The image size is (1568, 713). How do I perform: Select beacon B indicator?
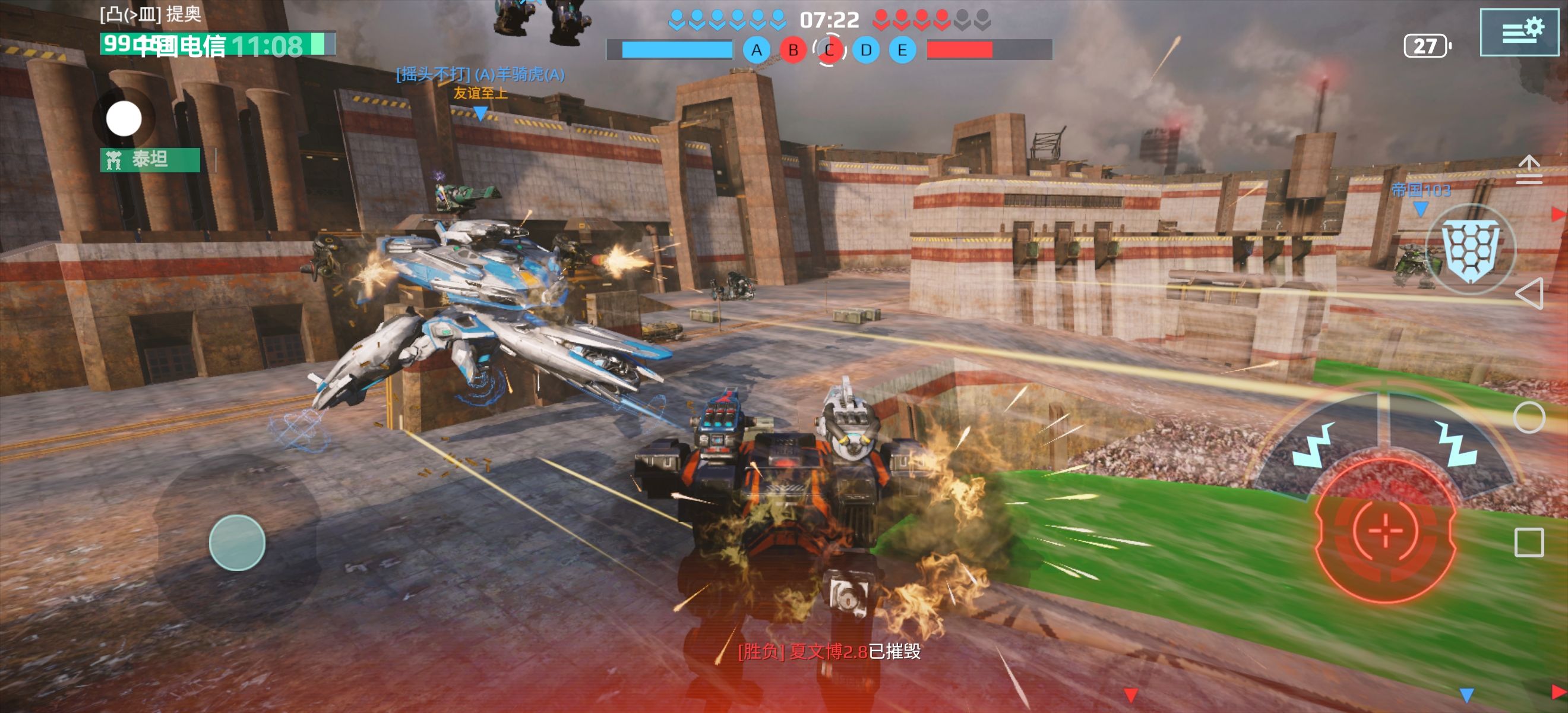pos(792,50)
